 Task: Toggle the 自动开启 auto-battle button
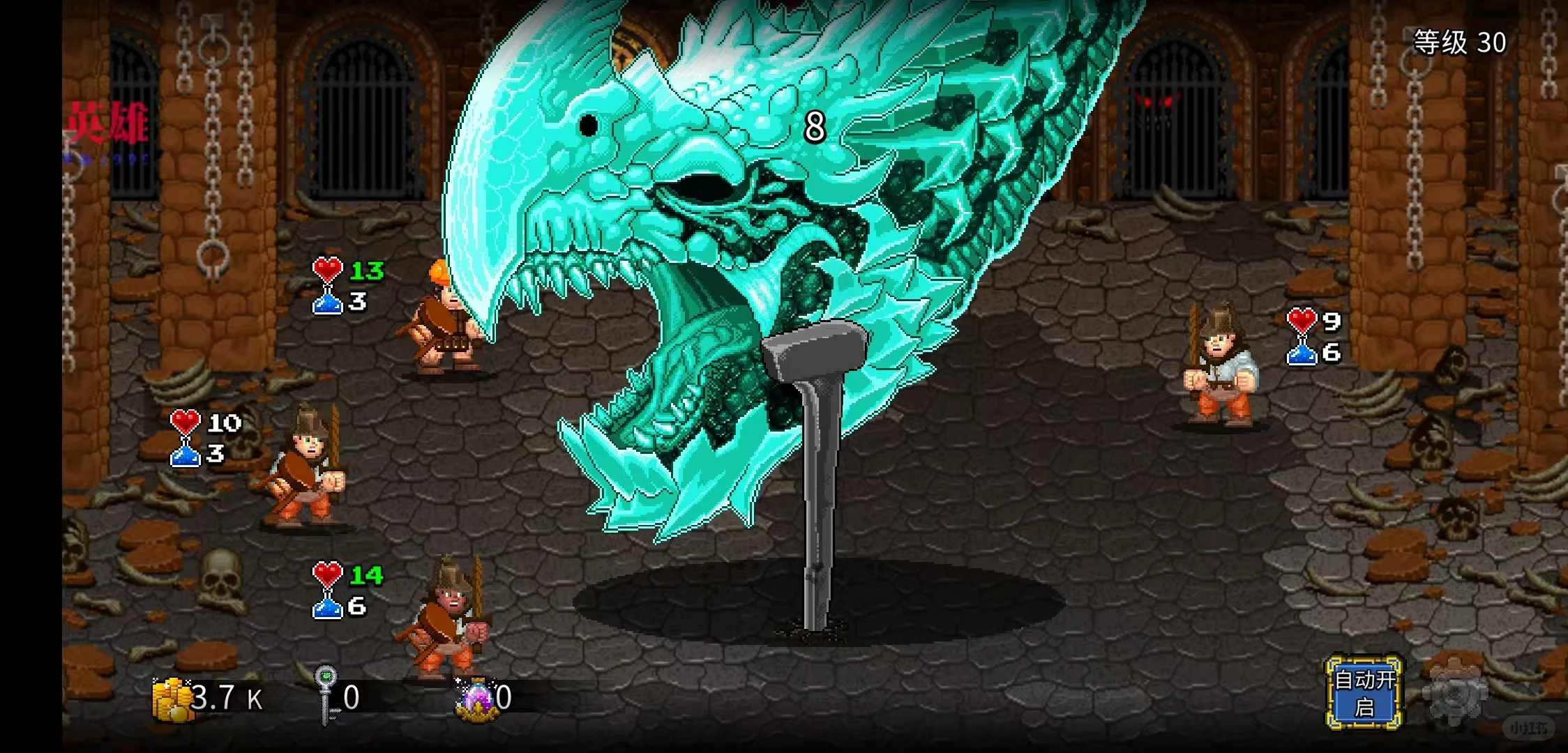(1364, 693)
